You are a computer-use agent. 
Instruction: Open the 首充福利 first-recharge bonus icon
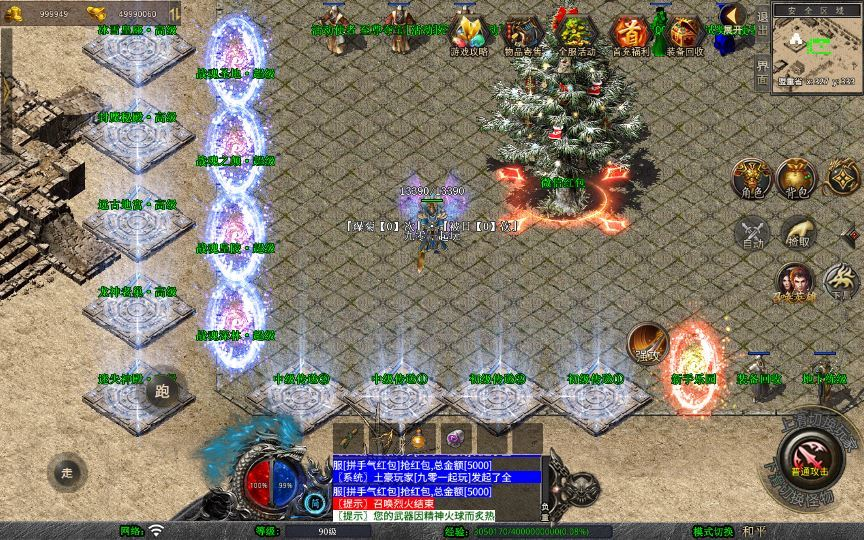point(629,33)
